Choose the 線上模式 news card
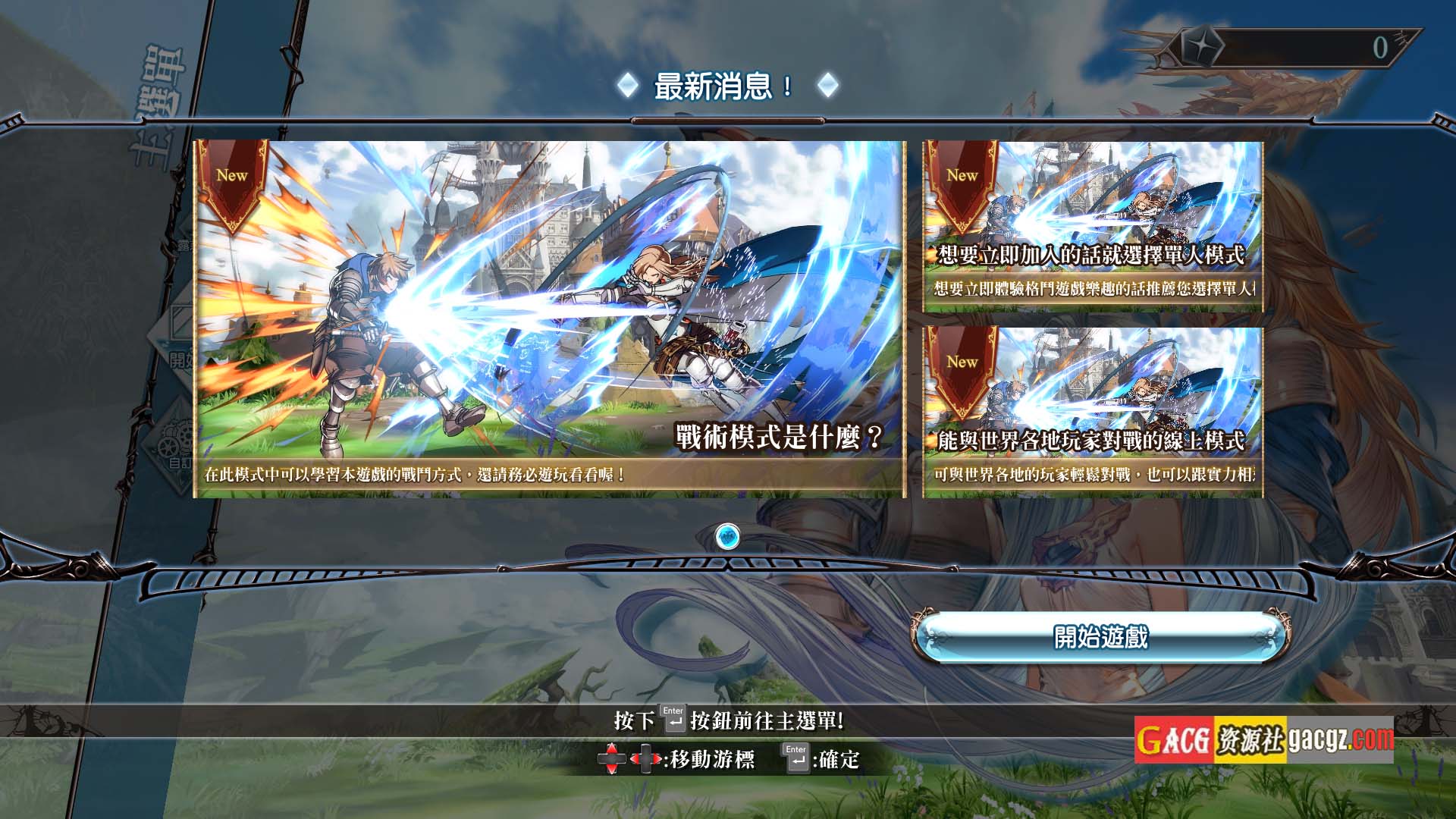The width and height of the screenshot is (1456, 819). pyautogui.click(x=1093, y=413)
